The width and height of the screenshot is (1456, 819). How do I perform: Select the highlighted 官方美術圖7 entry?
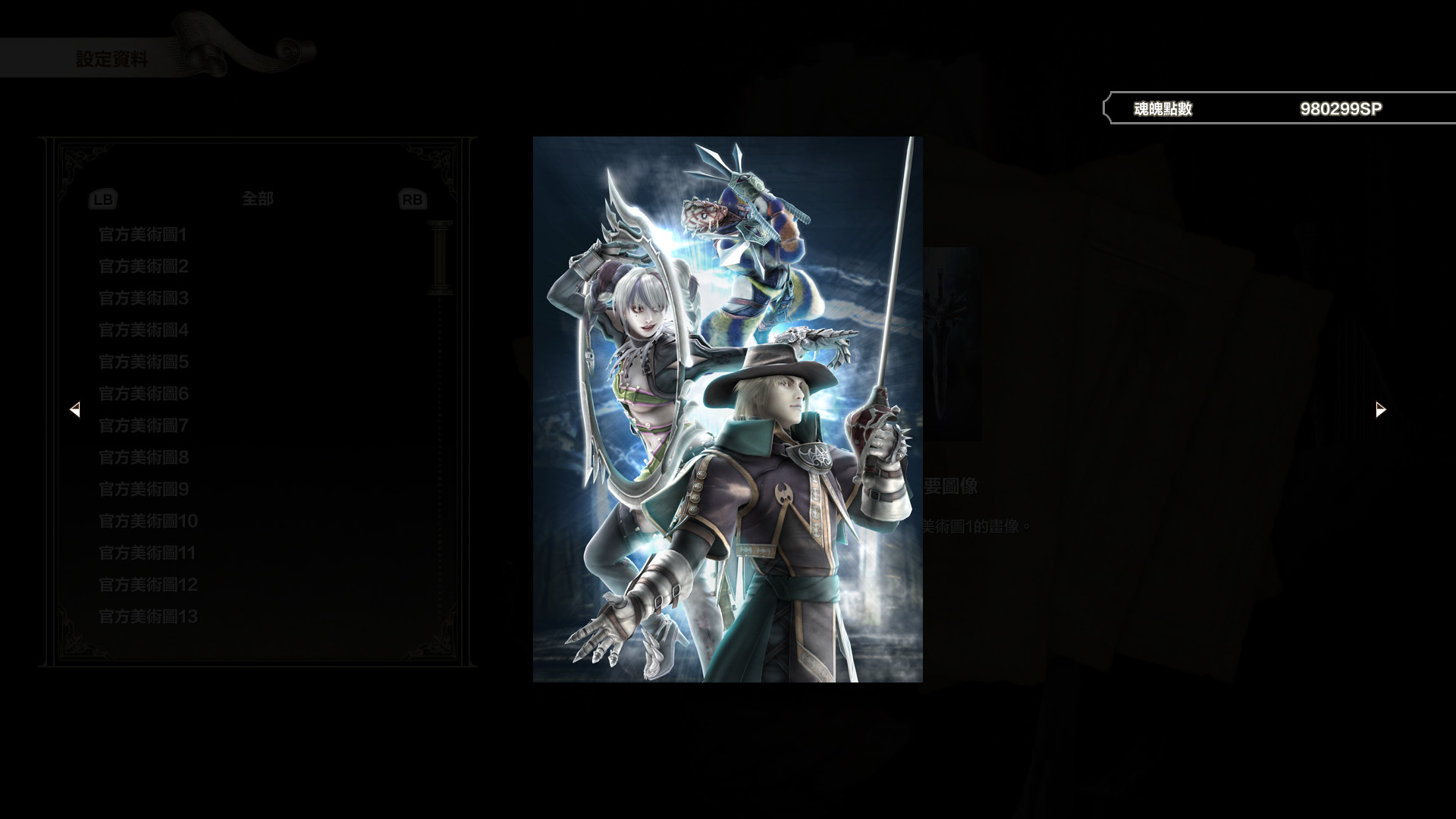(143, 426)
